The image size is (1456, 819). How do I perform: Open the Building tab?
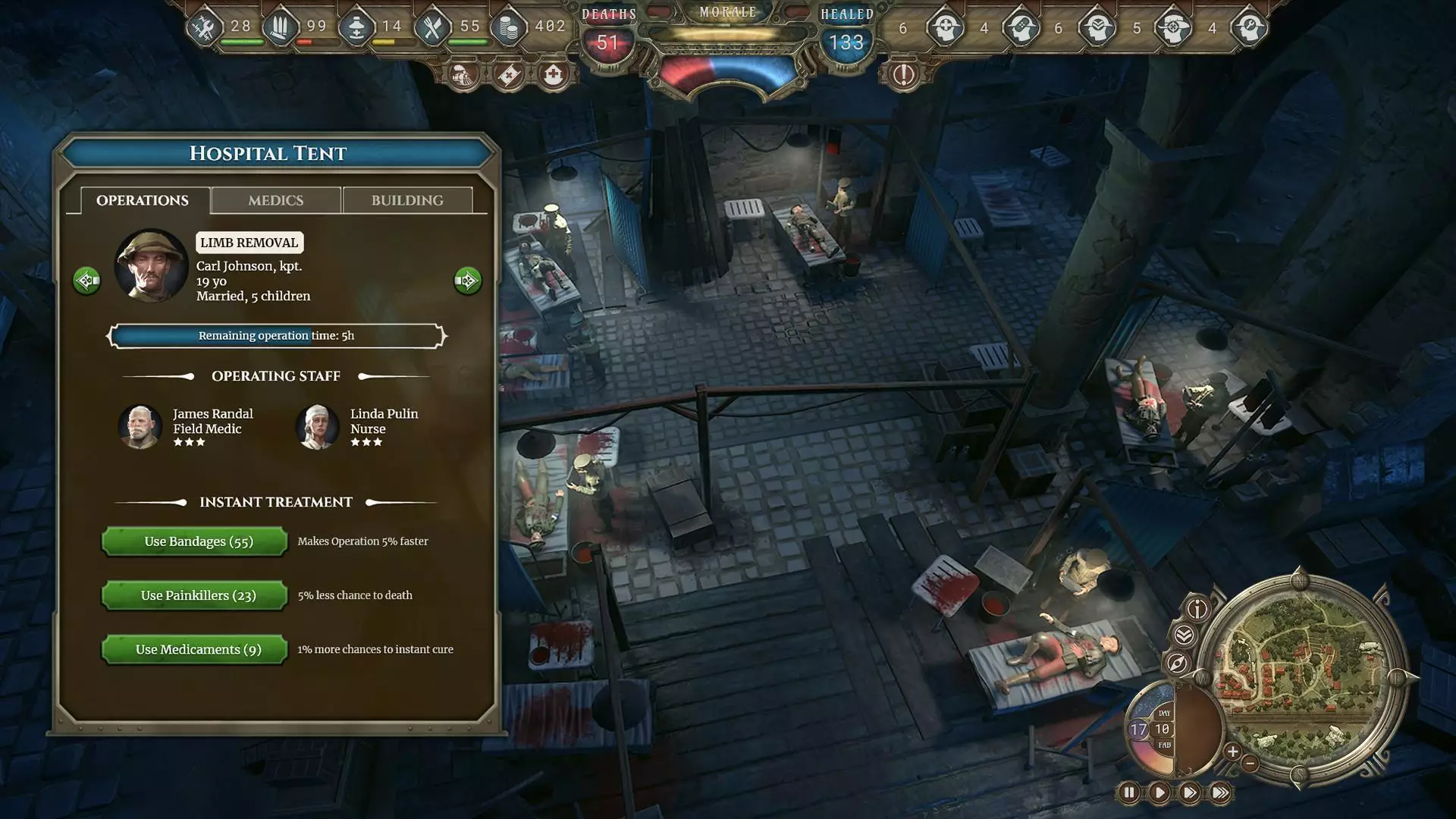tap(407, 200)
